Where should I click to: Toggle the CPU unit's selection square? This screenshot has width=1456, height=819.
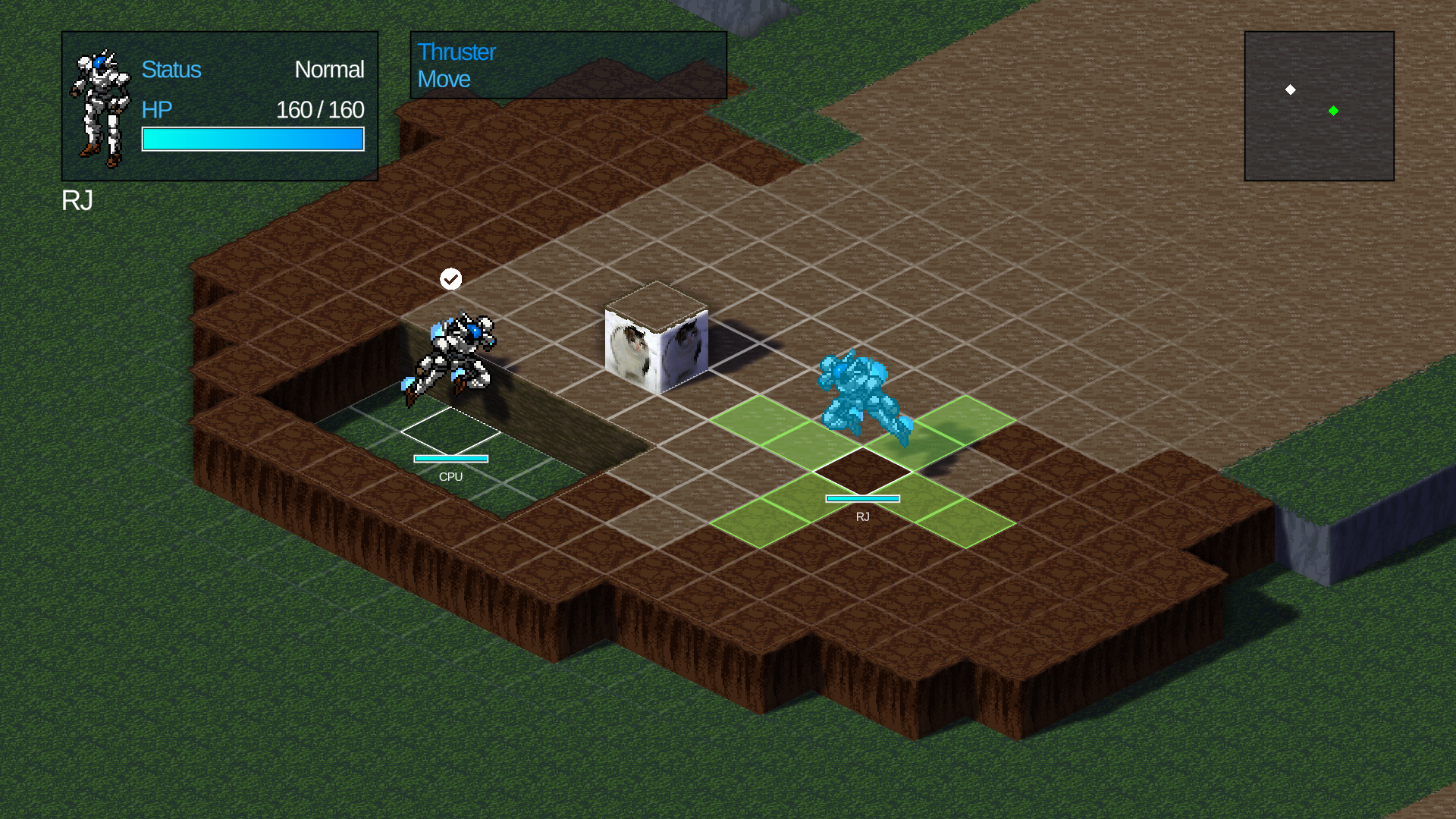point(451,430)
